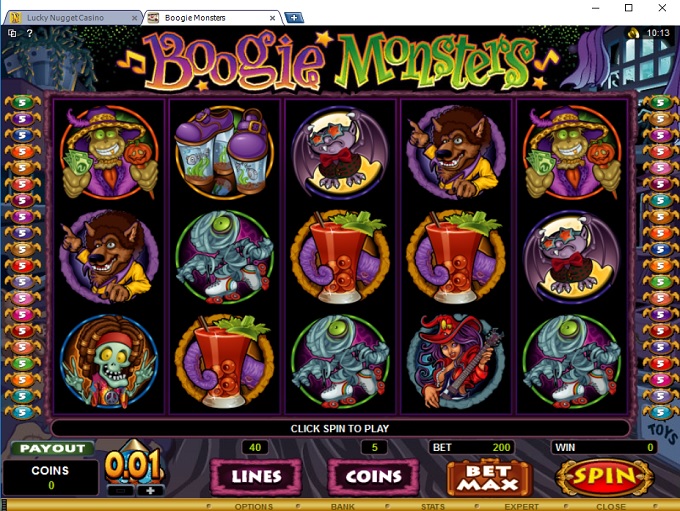Maximize the casino window
680x511 pixels.
(x=628, y=8)
